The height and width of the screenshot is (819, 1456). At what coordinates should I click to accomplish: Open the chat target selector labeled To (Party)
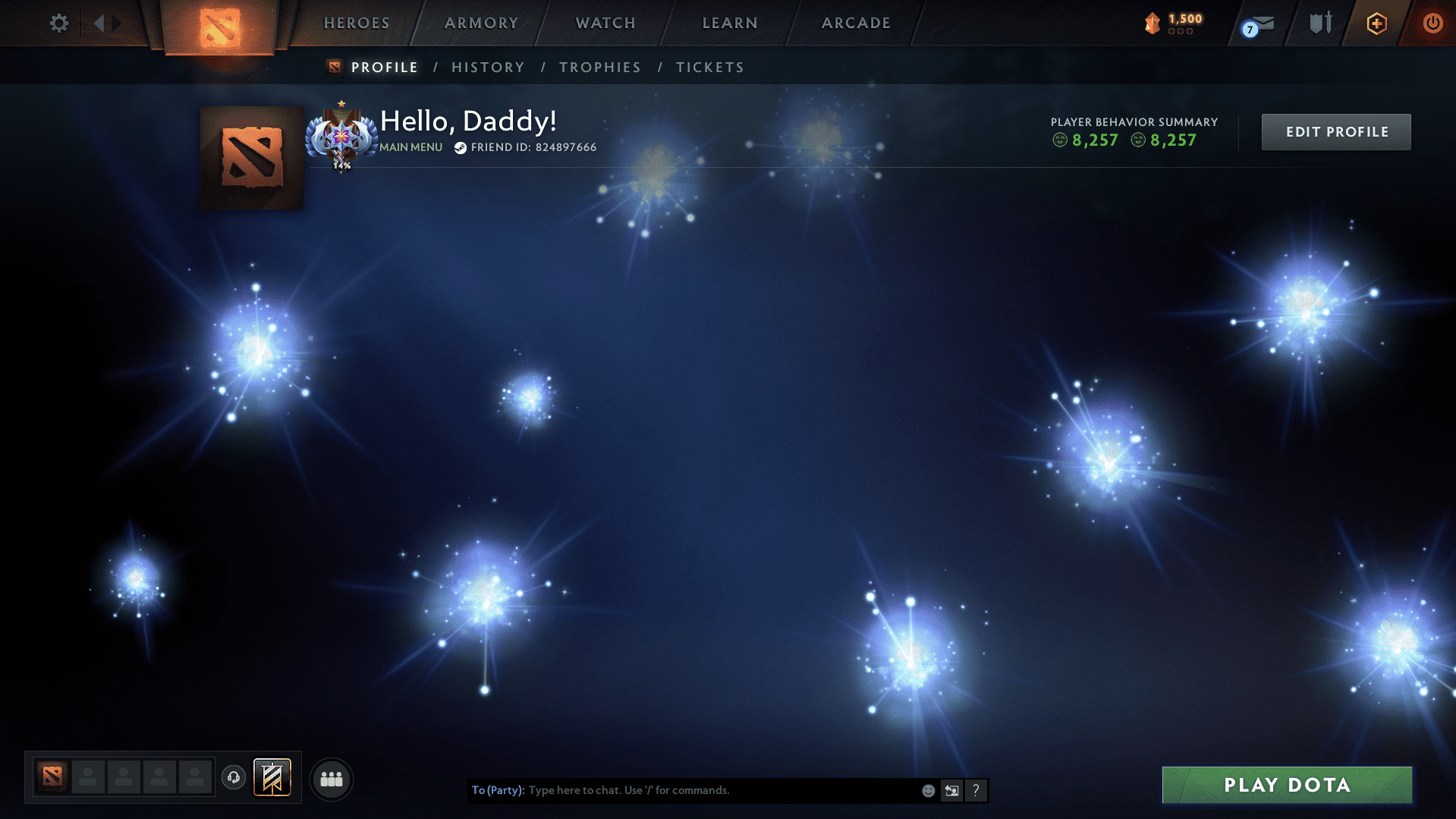(x=497, y=790)
